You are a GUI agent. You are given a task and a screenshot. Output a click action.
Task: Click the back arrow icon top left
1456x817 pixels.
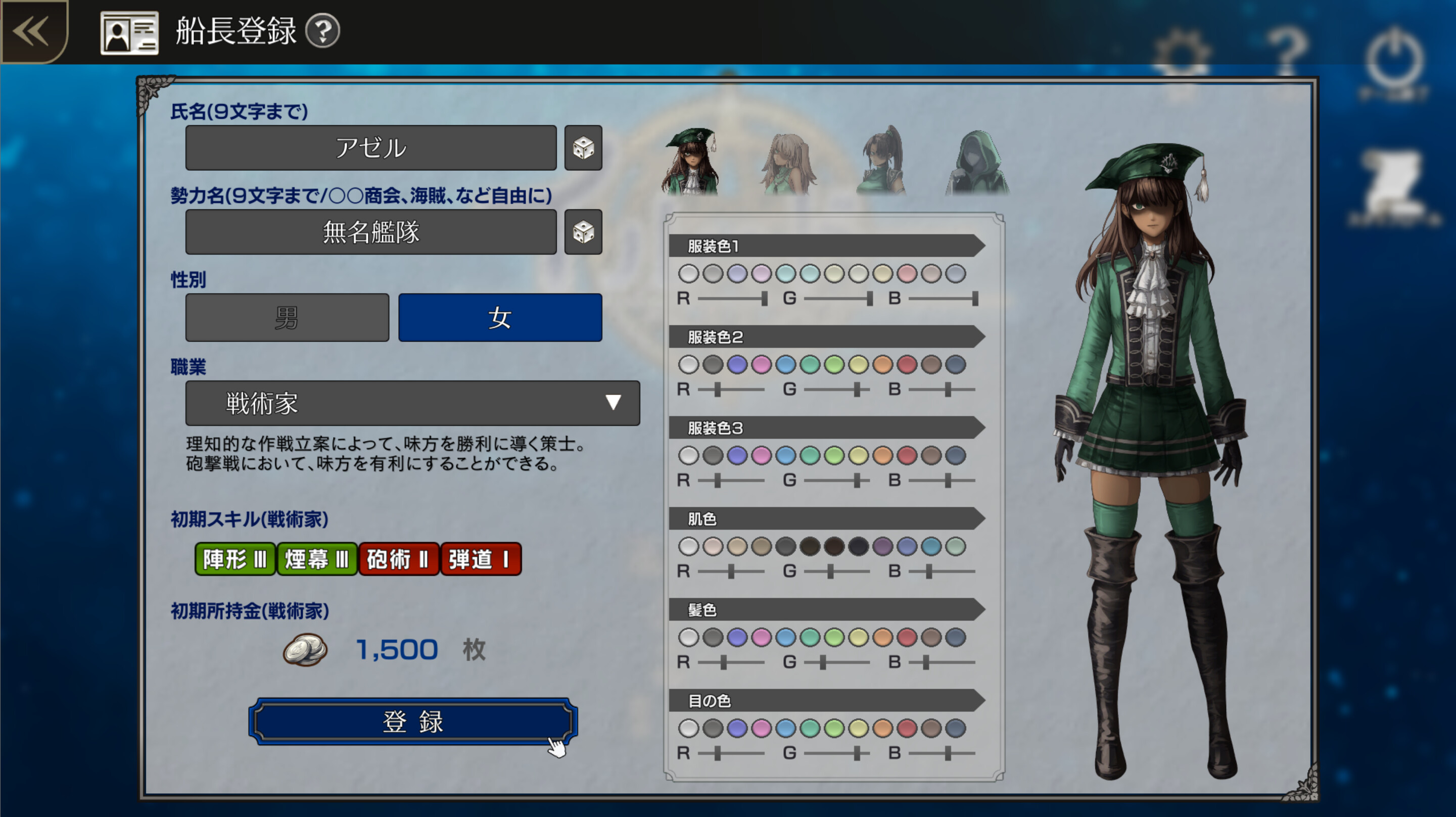point(31,32)
